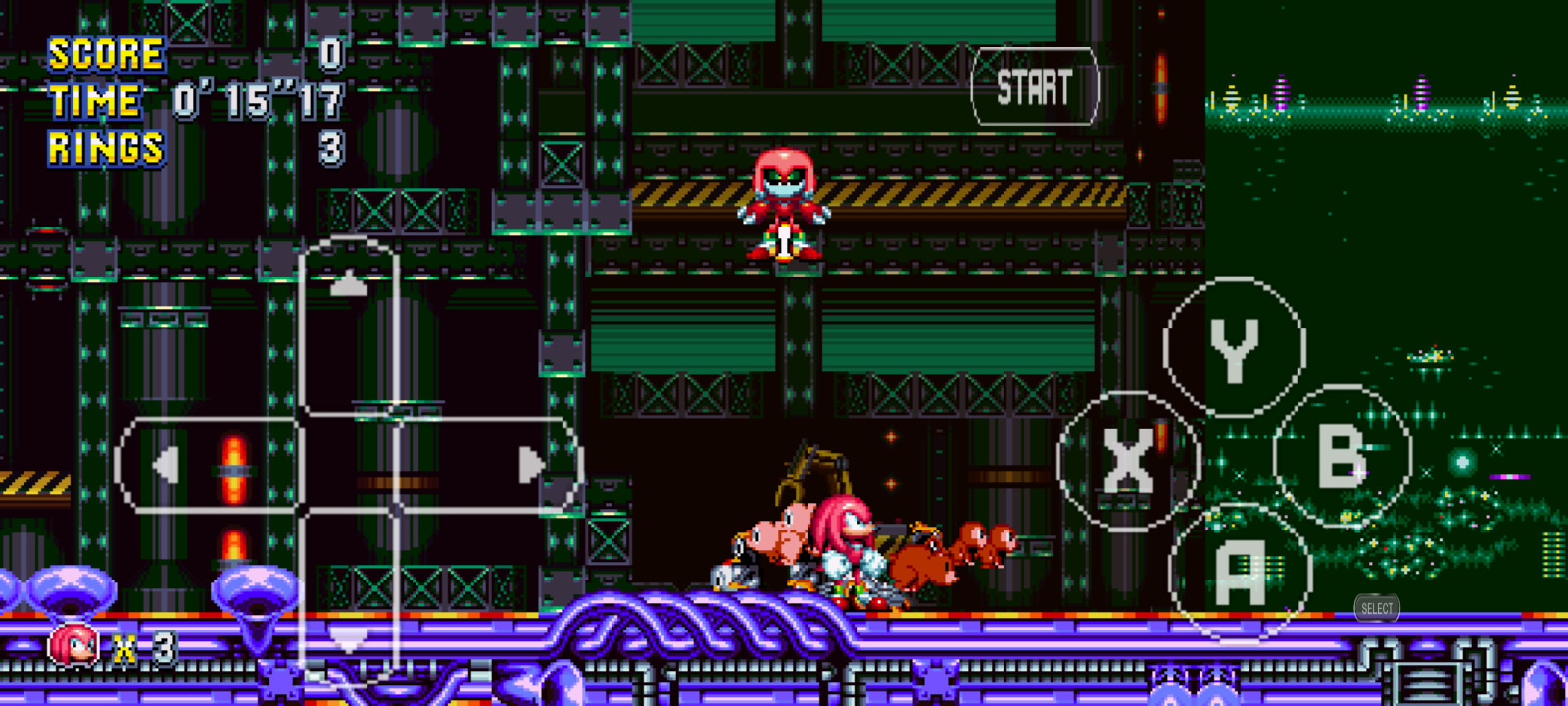1568x706 pixels.
Task: Tap the right arrow on the D-pad
Action: [x=529, y=463]
